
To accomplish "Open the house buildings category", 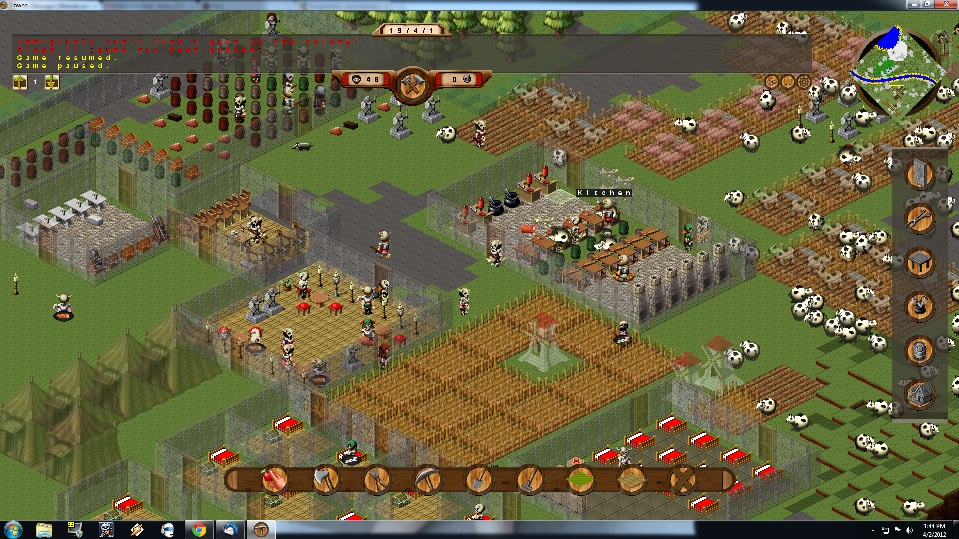I will coord(919,394).
